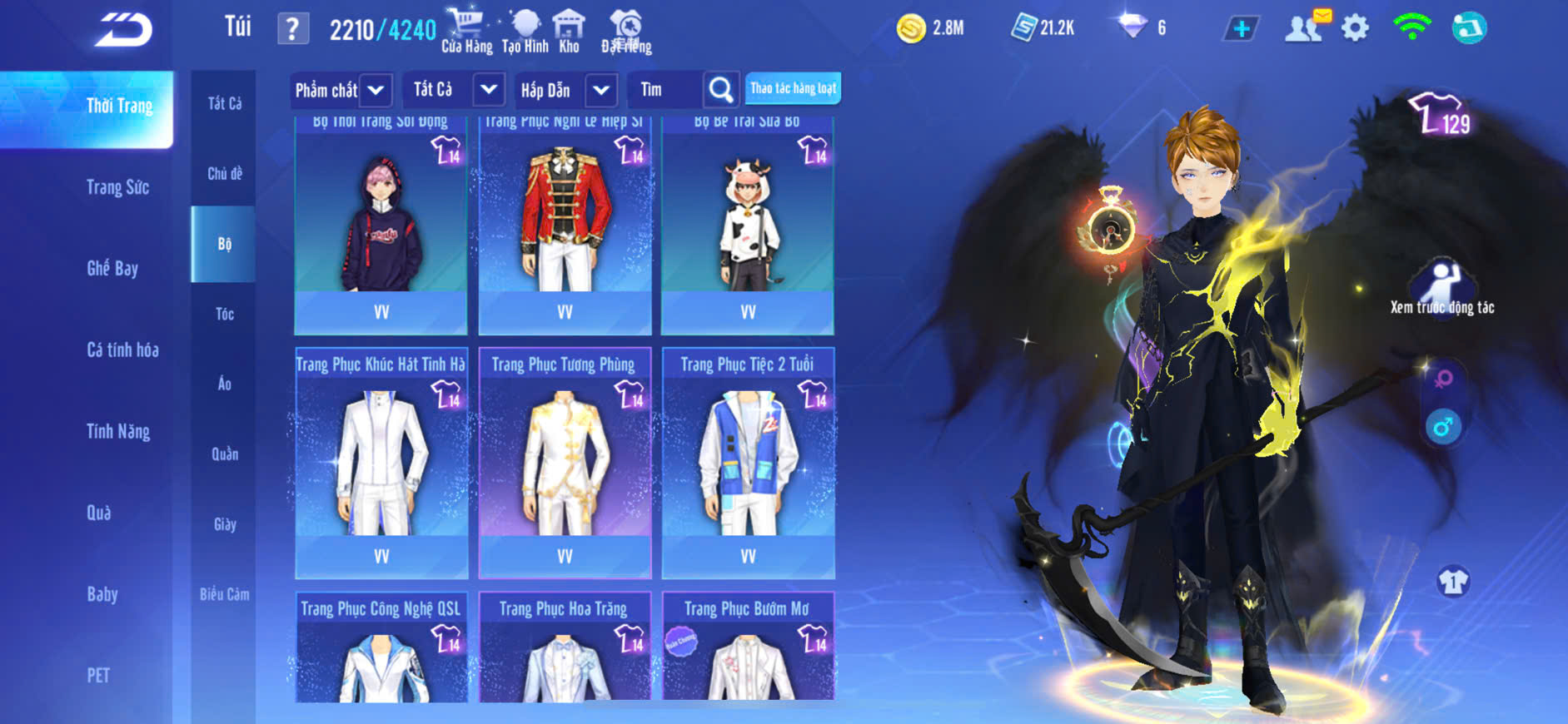1568x724 pixels.
Task: Switch to Ghế Bay category
Action: point(112,268)
